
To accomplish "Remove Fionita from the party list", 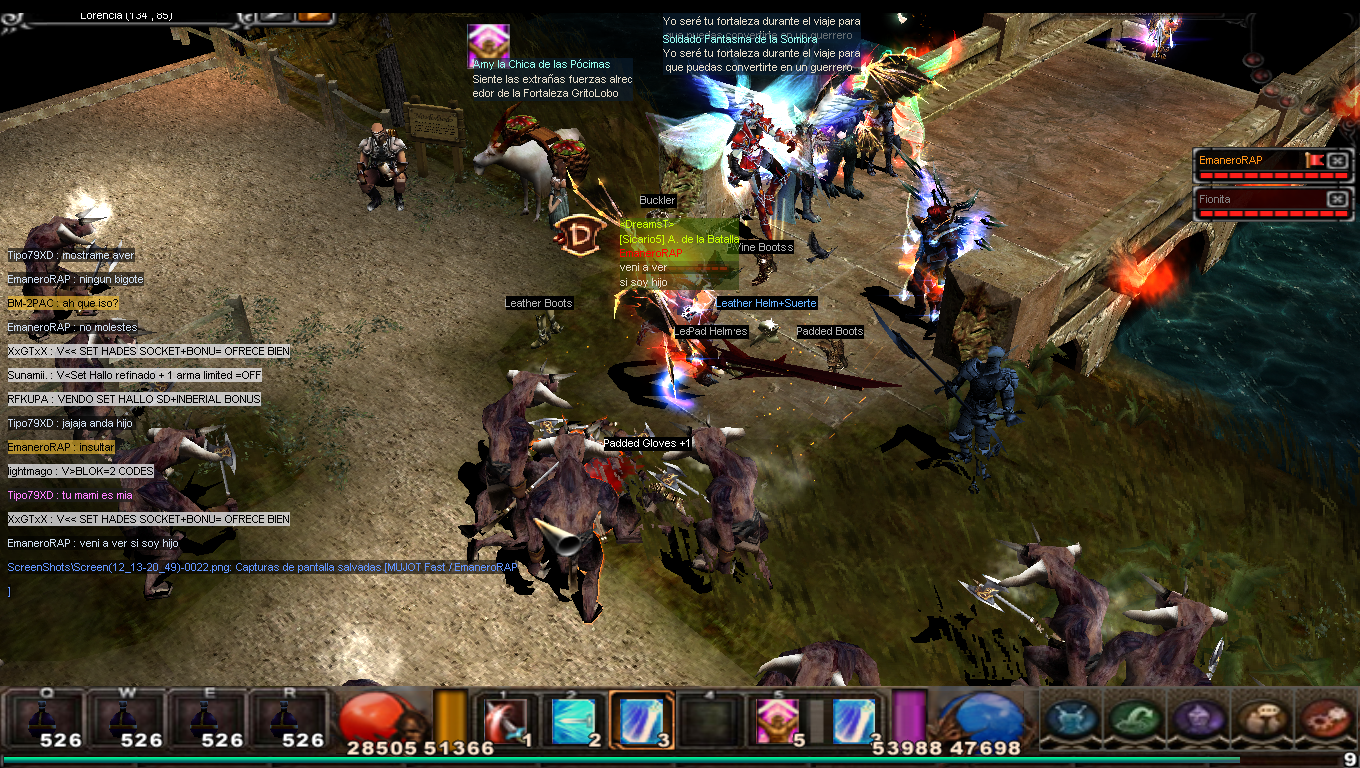I will click(x=1338, y=199).
